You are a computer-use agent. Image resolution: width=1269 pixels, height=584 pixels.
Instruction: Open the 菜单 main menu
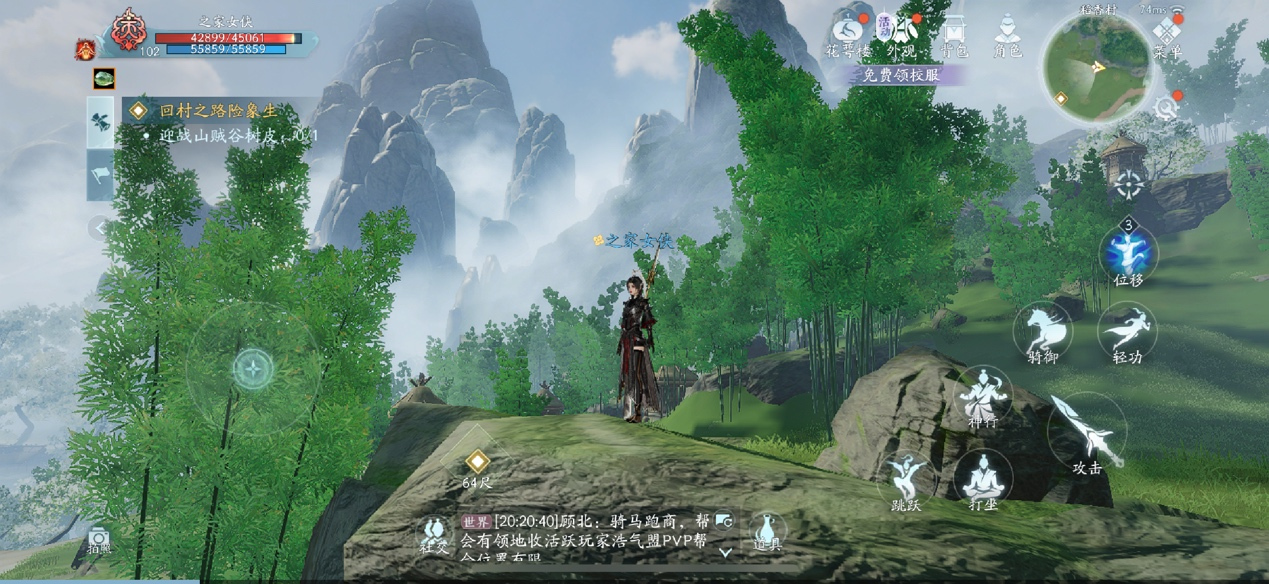point(1167,37)
